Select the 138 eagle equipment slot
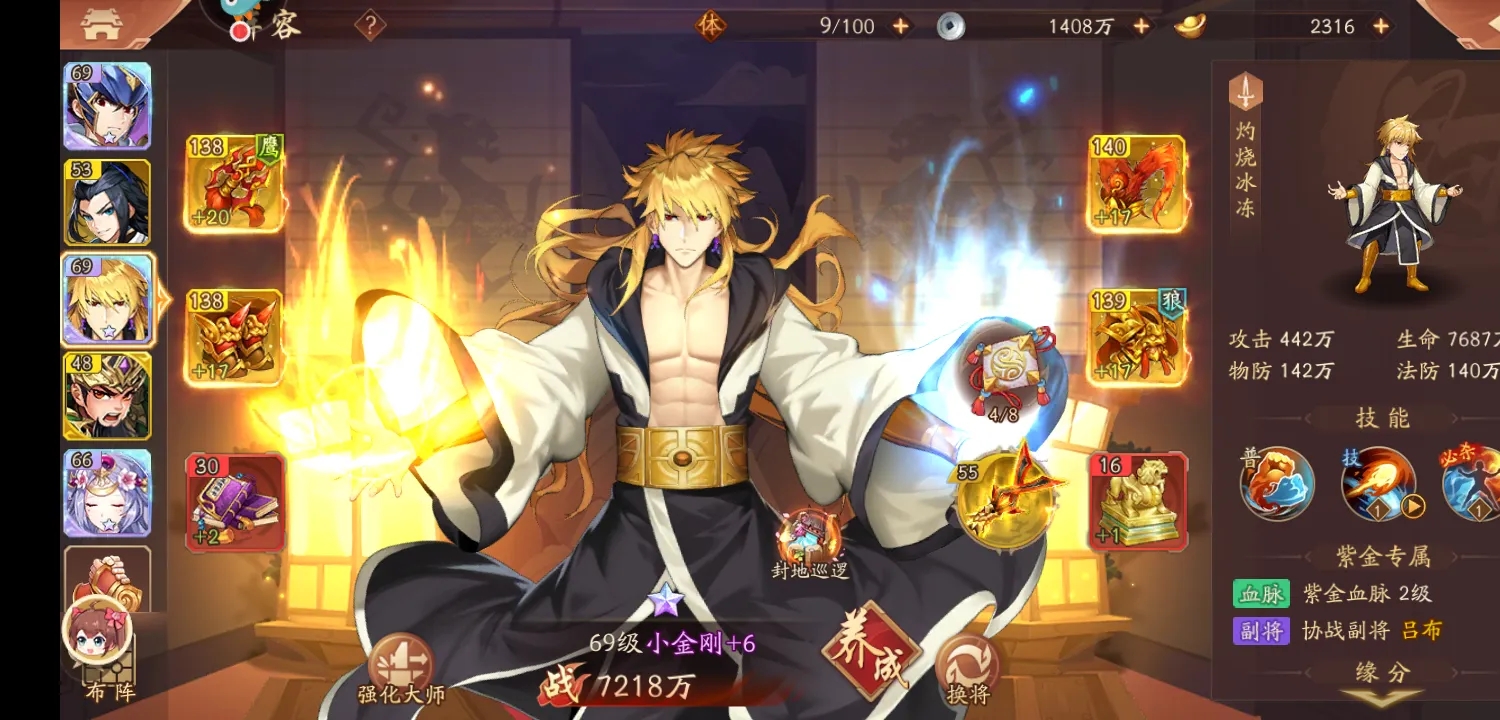1500x720 pixels. (x=232, y=185)
